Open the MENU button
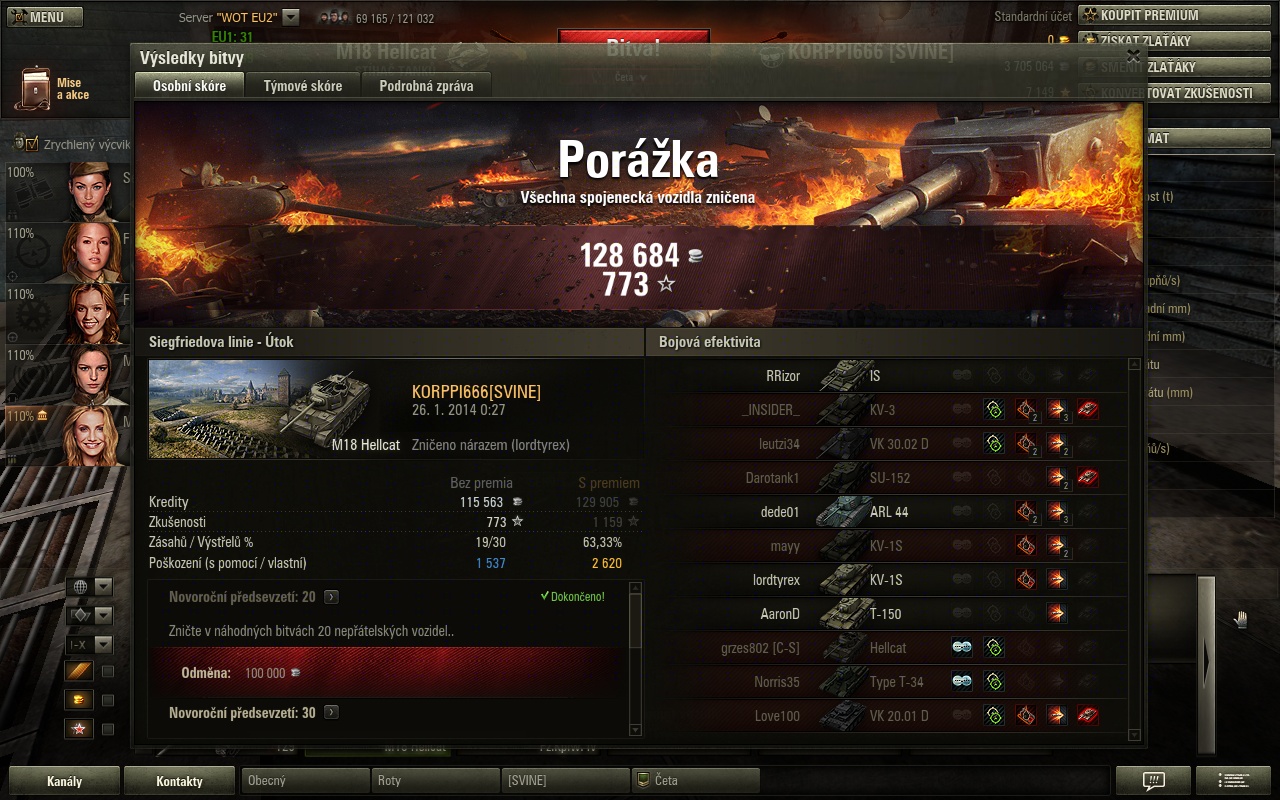1280x800 pixels. [46, 17]
